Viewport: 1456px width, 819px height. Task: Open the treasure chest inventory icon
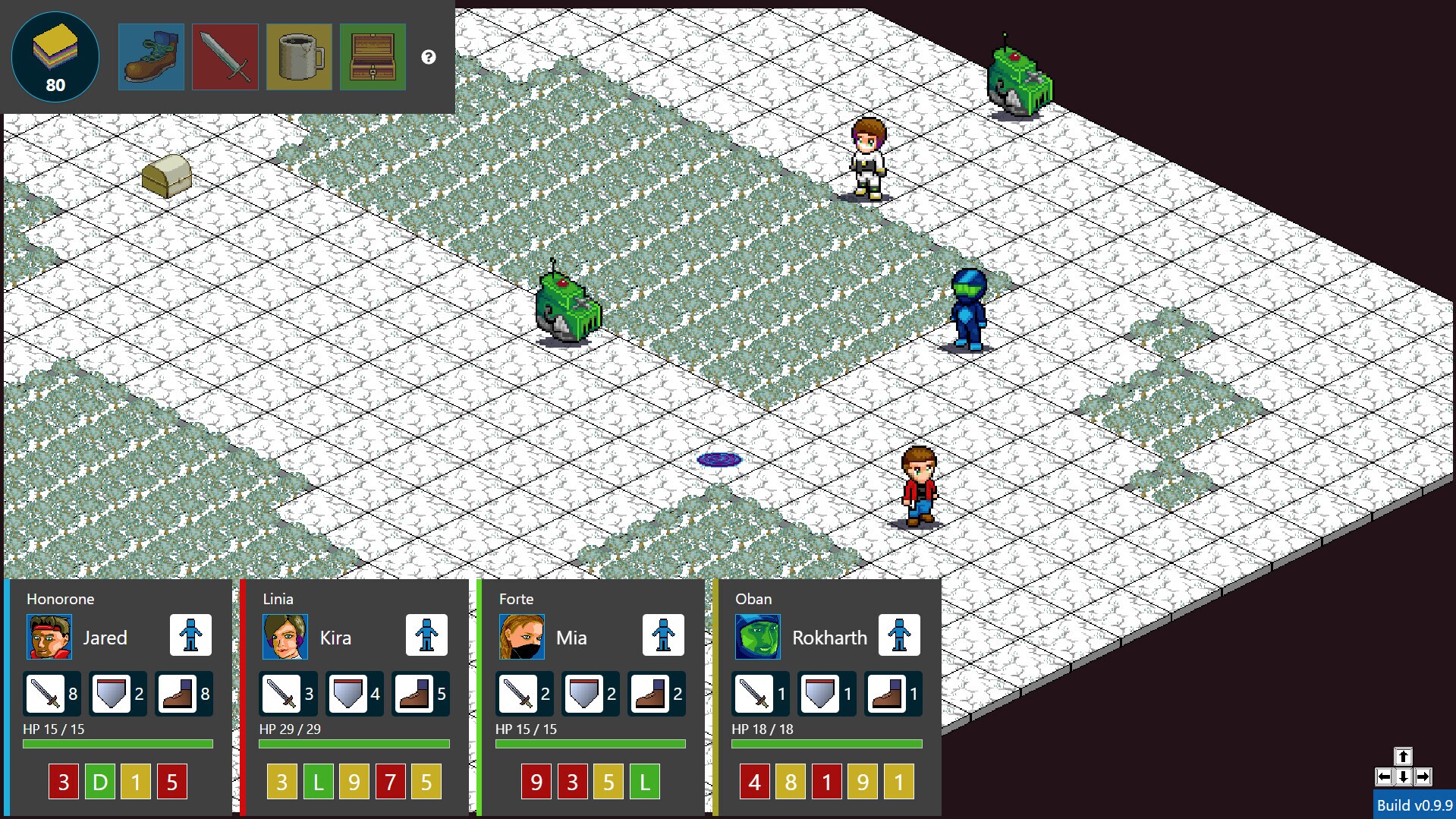[x=373, y=57]
